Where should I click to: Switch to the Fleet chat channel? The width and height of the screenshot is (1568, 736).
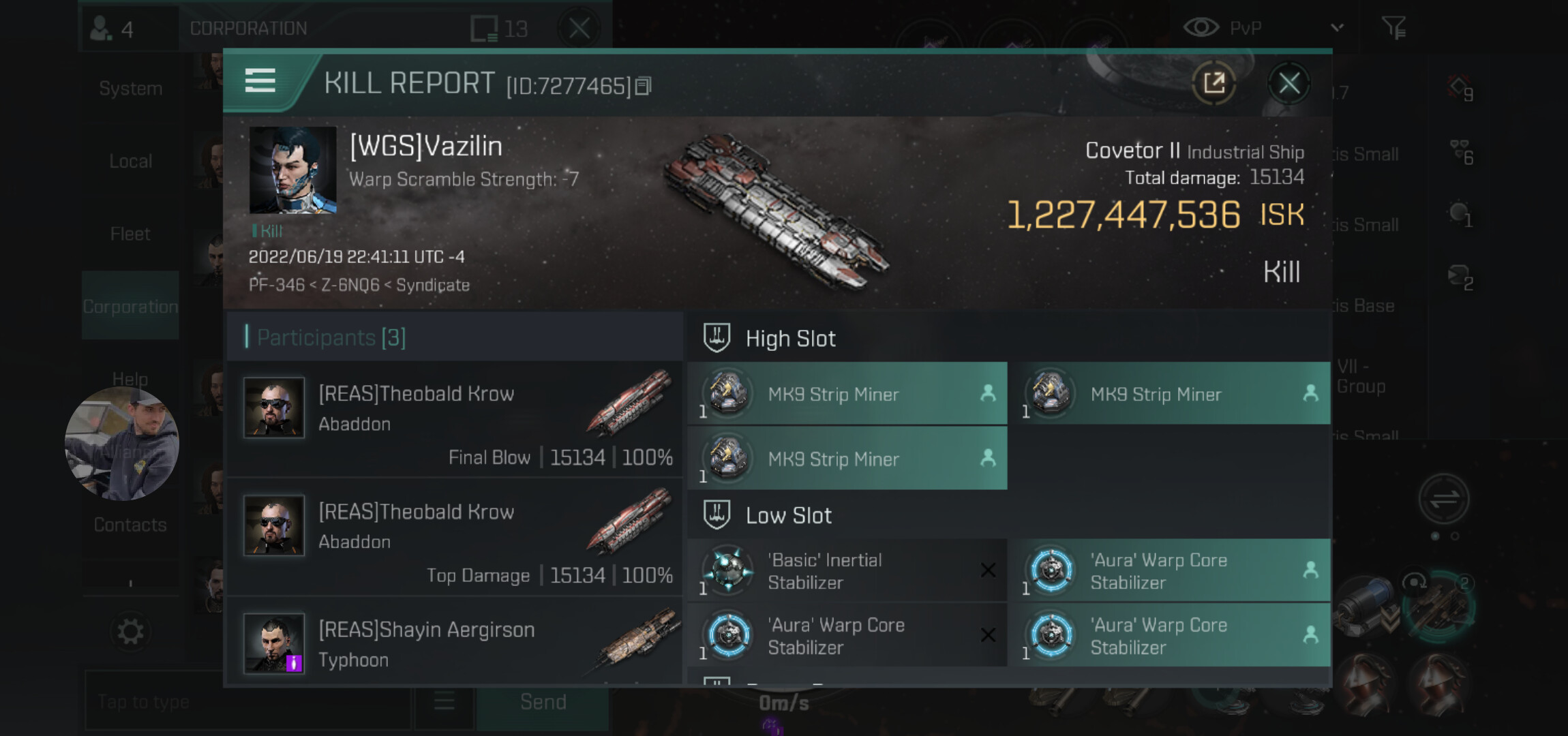pyautogui.click(x=130, y=234)
